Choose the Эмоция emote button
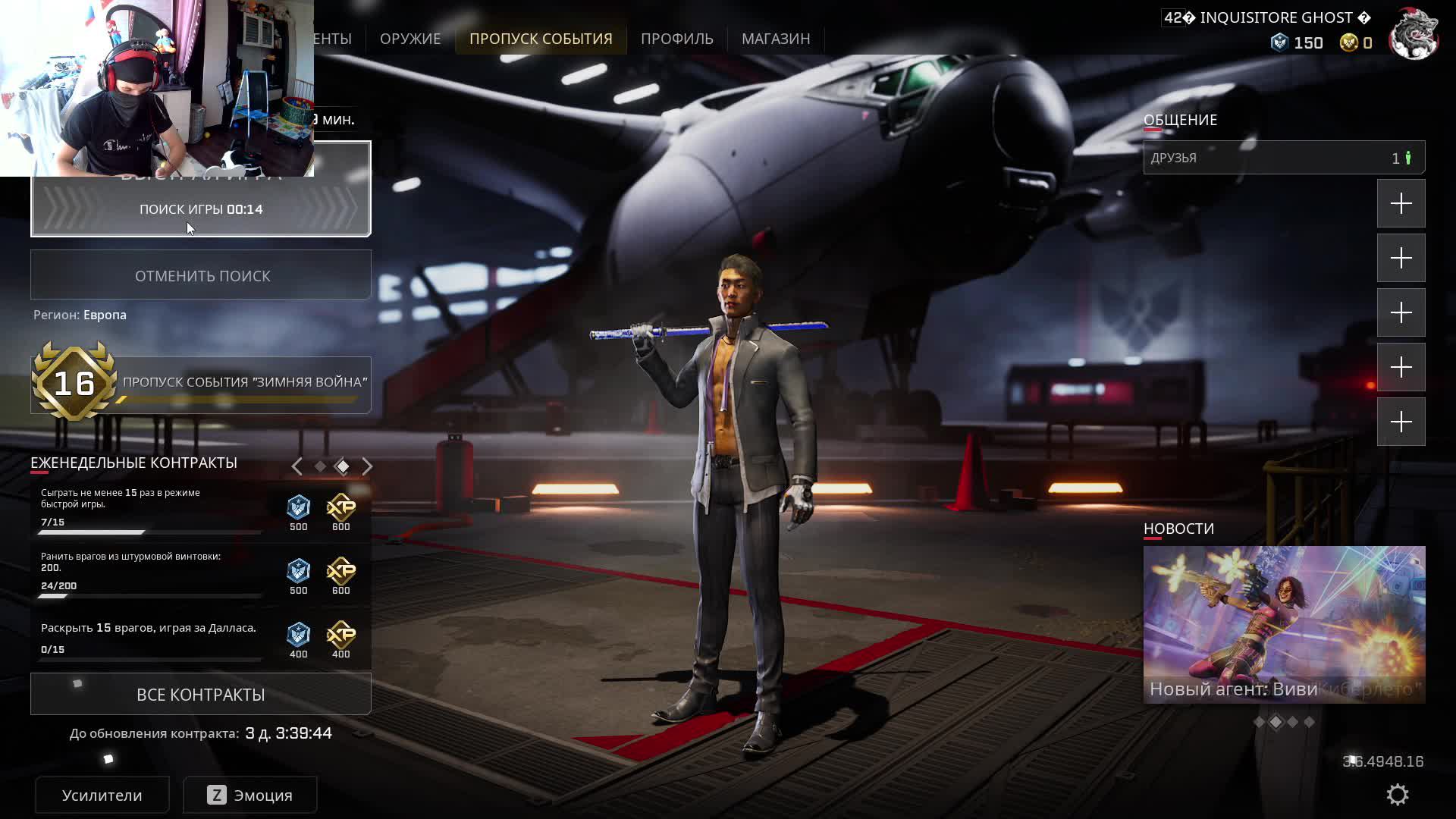1456x819 pixels. (249, 795)
